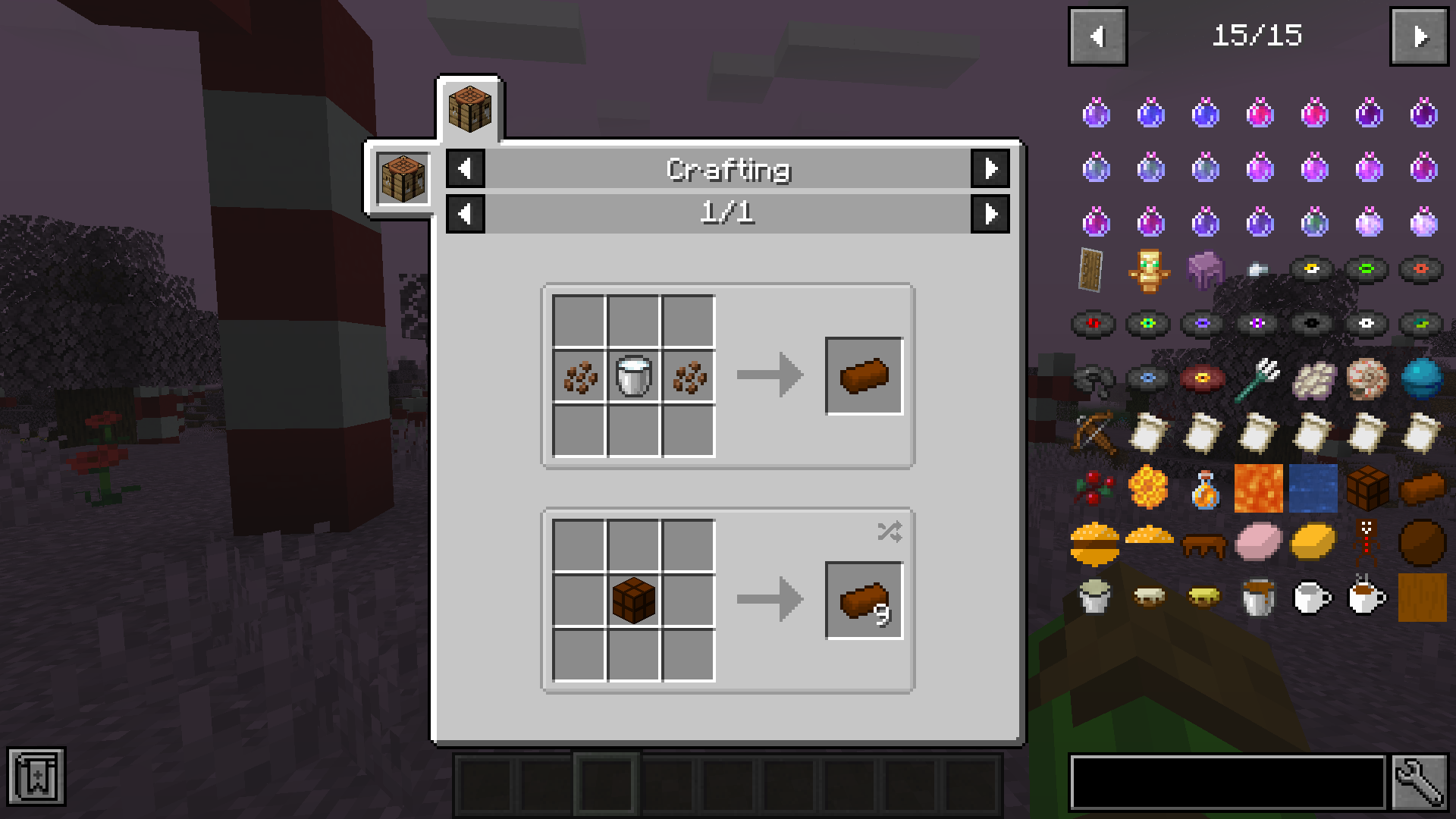
Task: Select the honeycomb item
Action: tap(1150, 488)
